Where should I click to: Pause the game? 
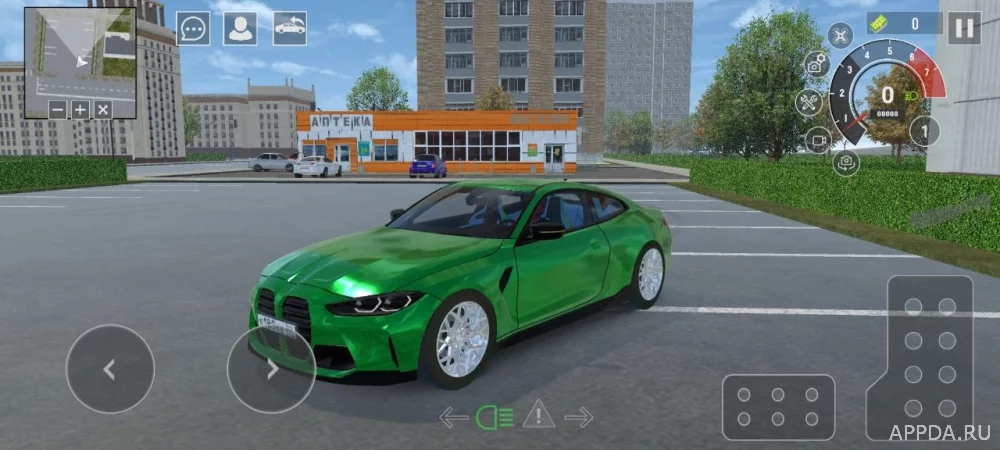964,27
